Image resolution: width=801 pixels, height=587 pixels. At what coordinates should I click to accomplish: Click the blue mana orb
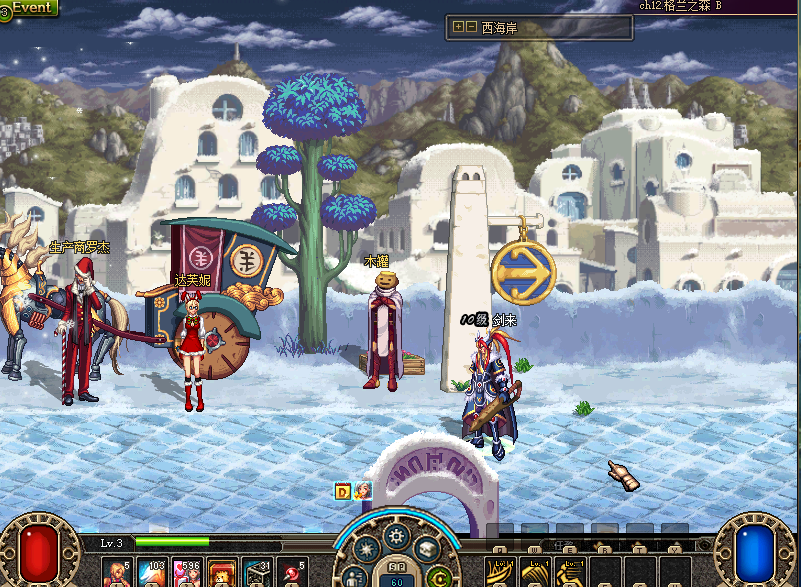pyautogui.click(x=757, y=550)
